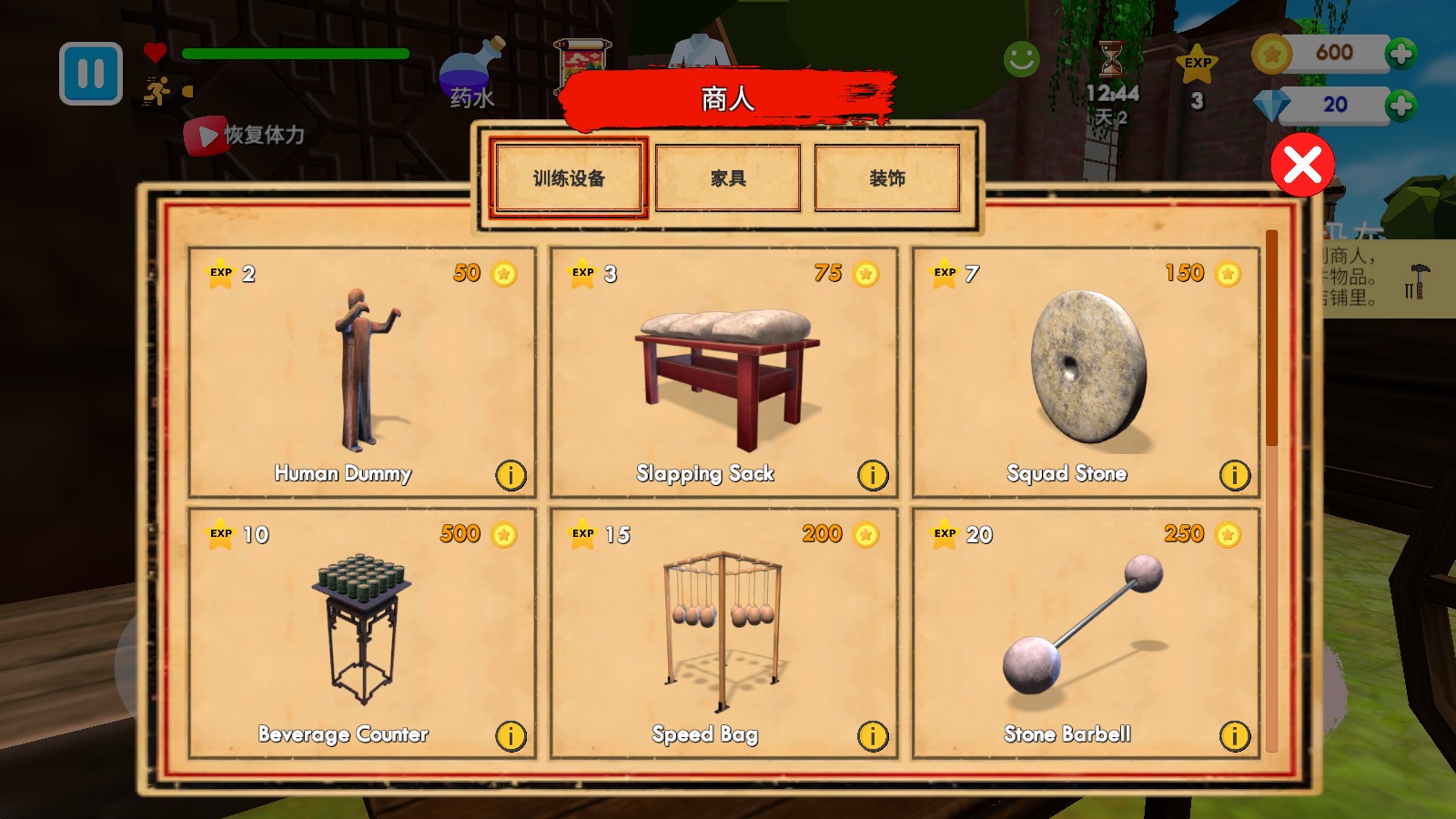Image resolution: width=1456 pixels, height=819 pixels.
Task: View info for the Human Dummy
Action: pyautogui.click(x=511, y=475)
